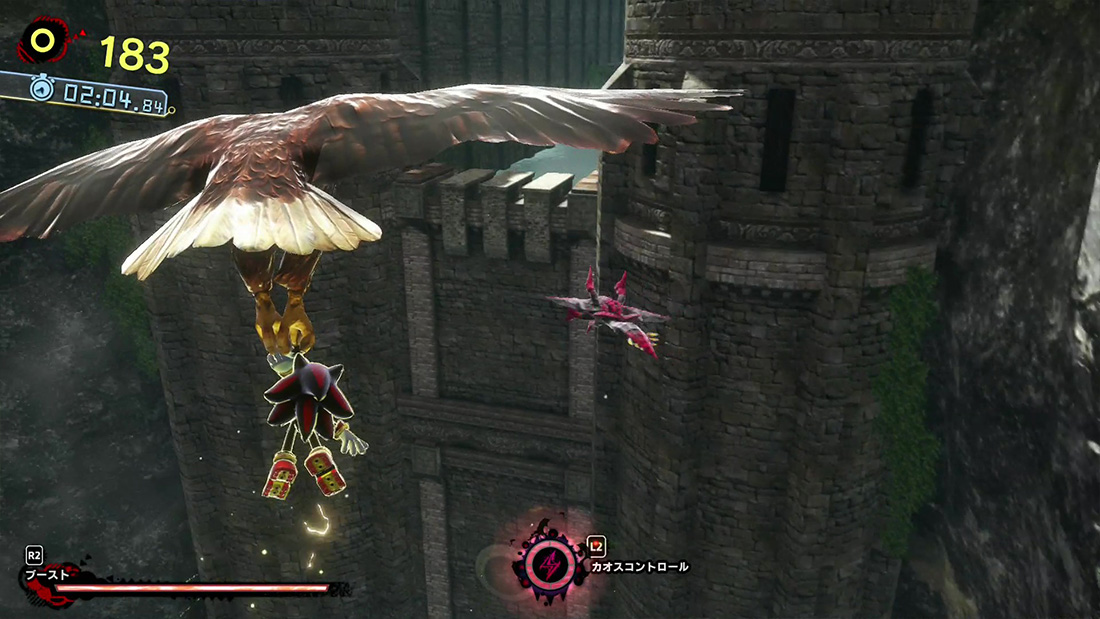This screenshot has width=1100, height=619.
Task: Activate the Chaos Control ability icon
Action: point(549,565)
